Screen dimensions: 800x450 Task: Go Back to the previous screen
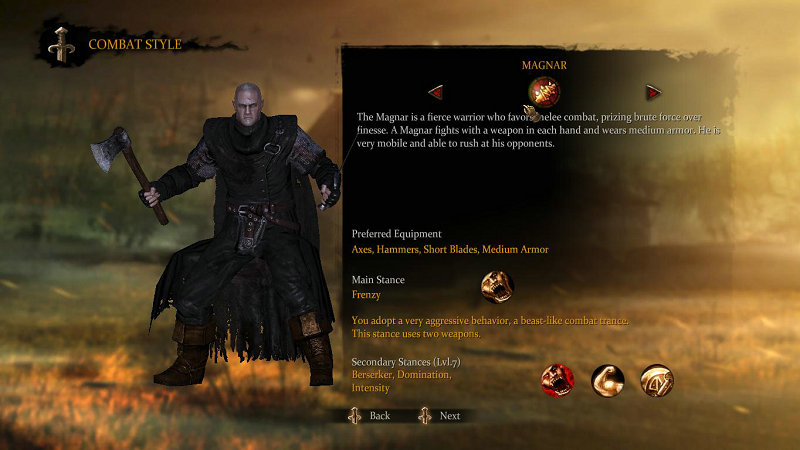point(370,415)
